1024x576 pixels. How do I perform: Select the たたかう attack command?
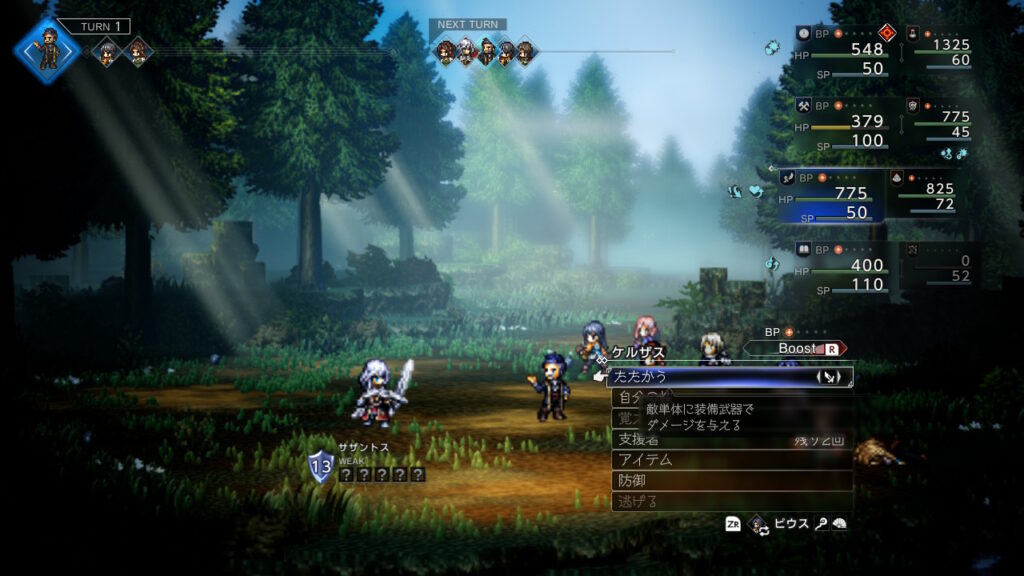pyautogui.click(x=700, y=377)
